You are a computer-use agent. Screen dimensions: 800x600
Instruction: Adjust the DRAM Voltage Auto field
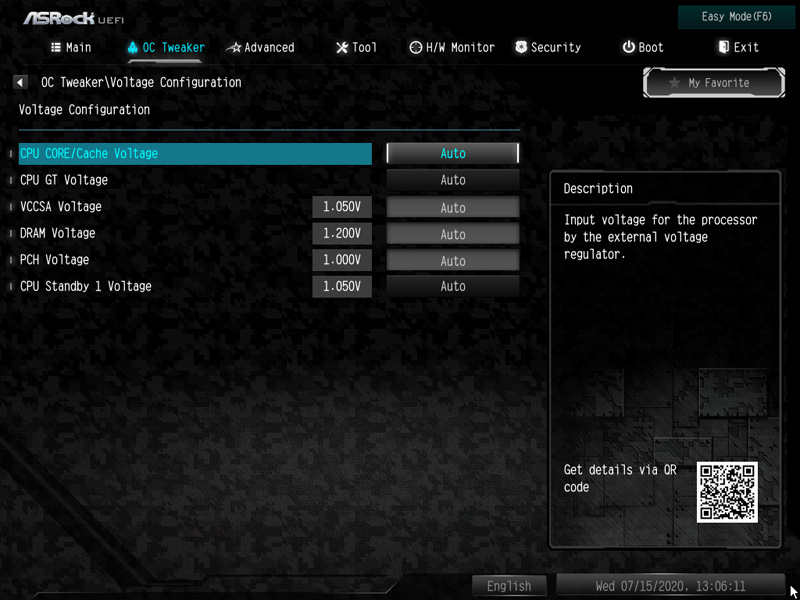453,234
